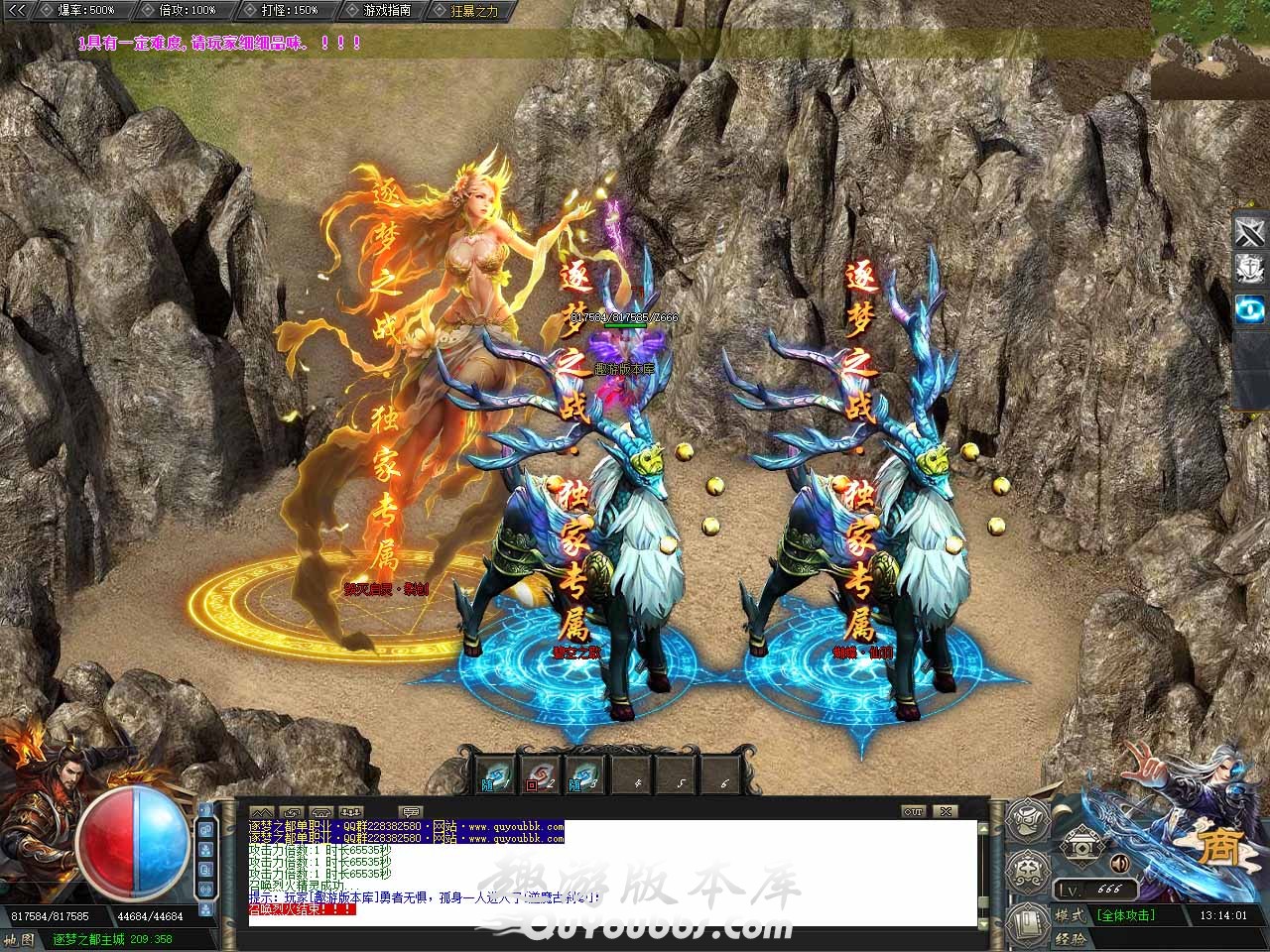Use the red skill in hotbar slot 2
The width and height of the screenshot is (1270, 952).
pos(539,775)
